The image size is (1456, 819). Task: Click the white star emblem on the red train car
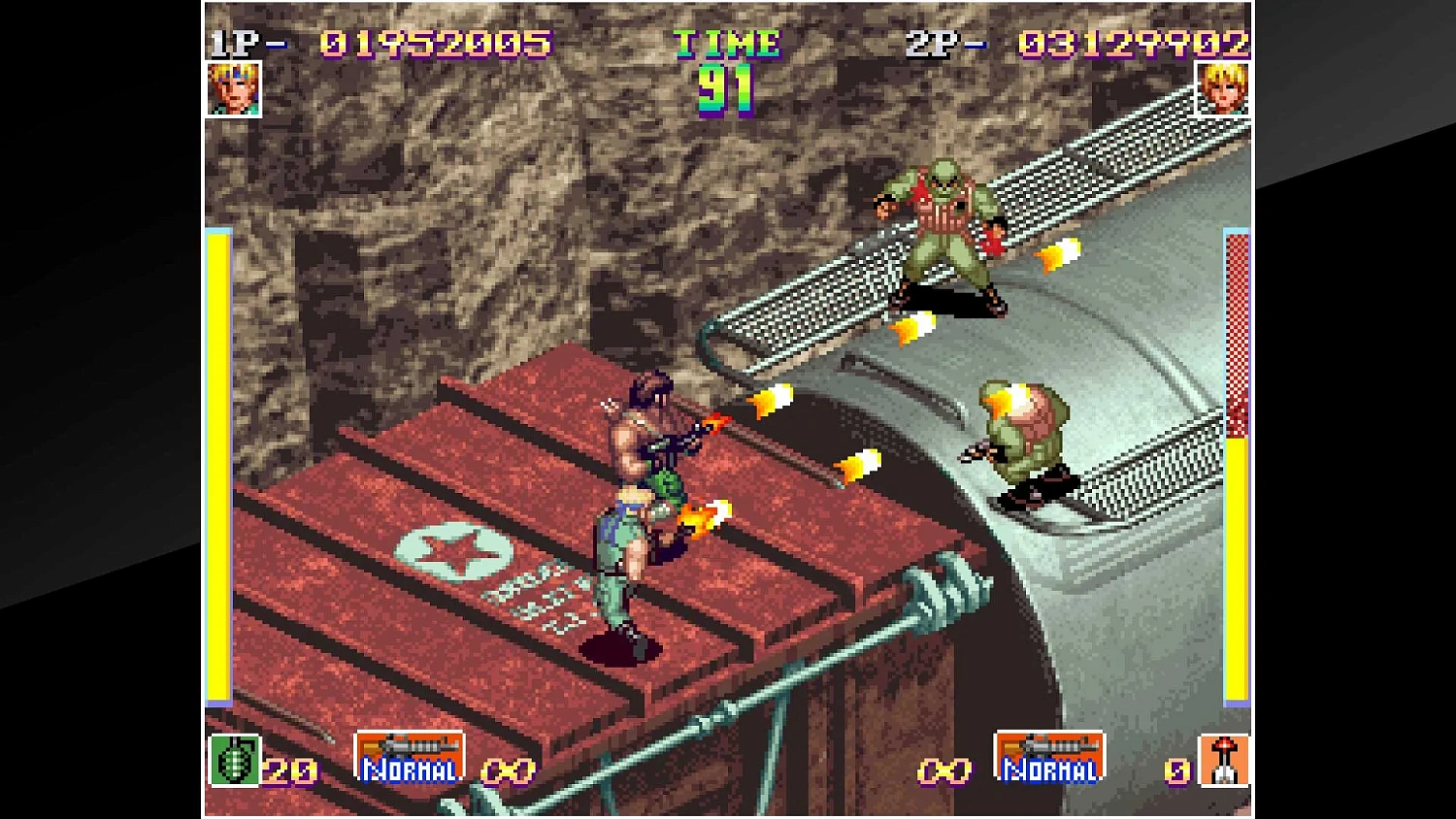[452, 550]
